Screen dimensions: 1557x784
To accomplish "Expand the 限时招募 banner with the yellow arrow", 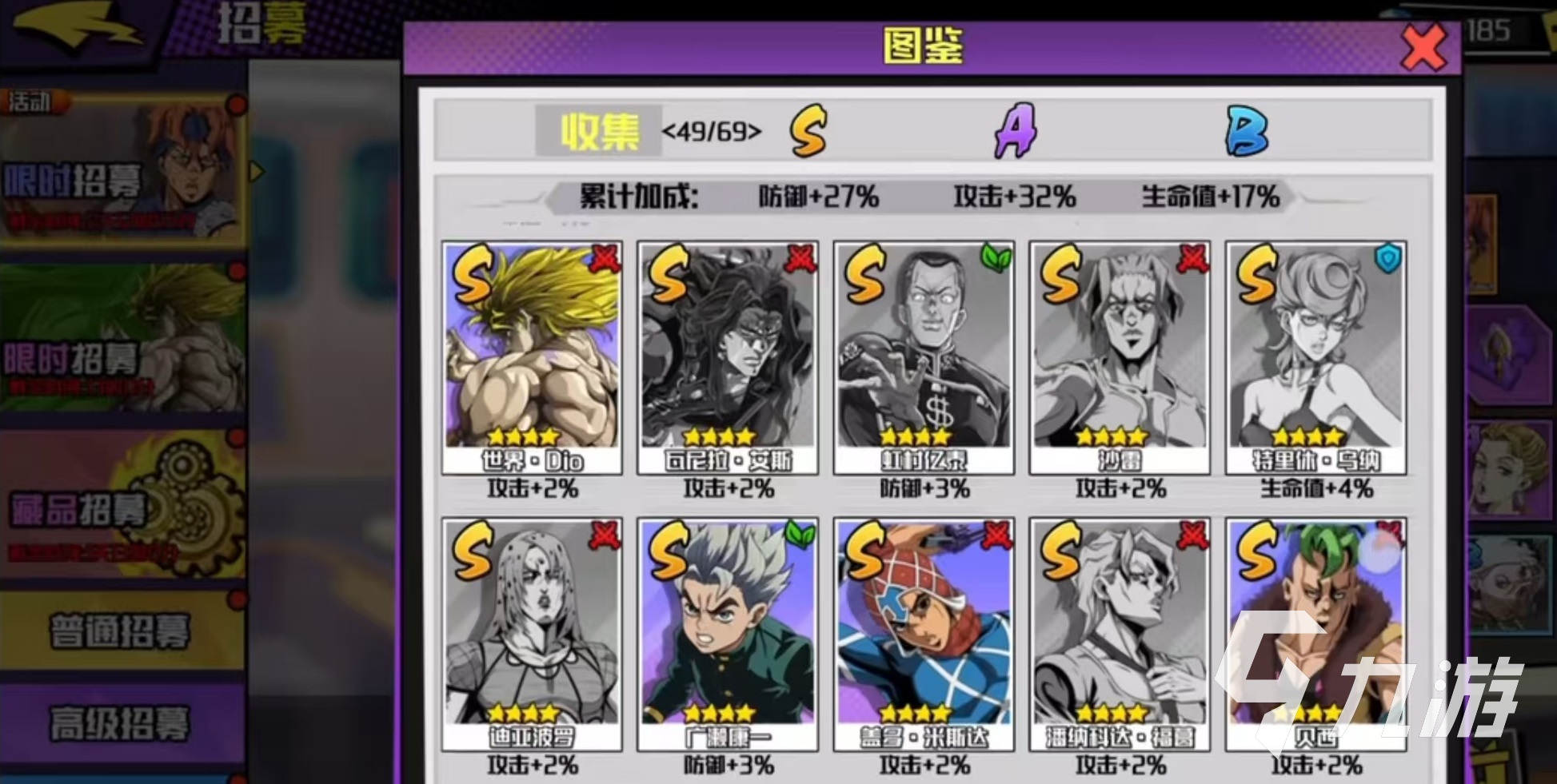I will coord(255,169).
